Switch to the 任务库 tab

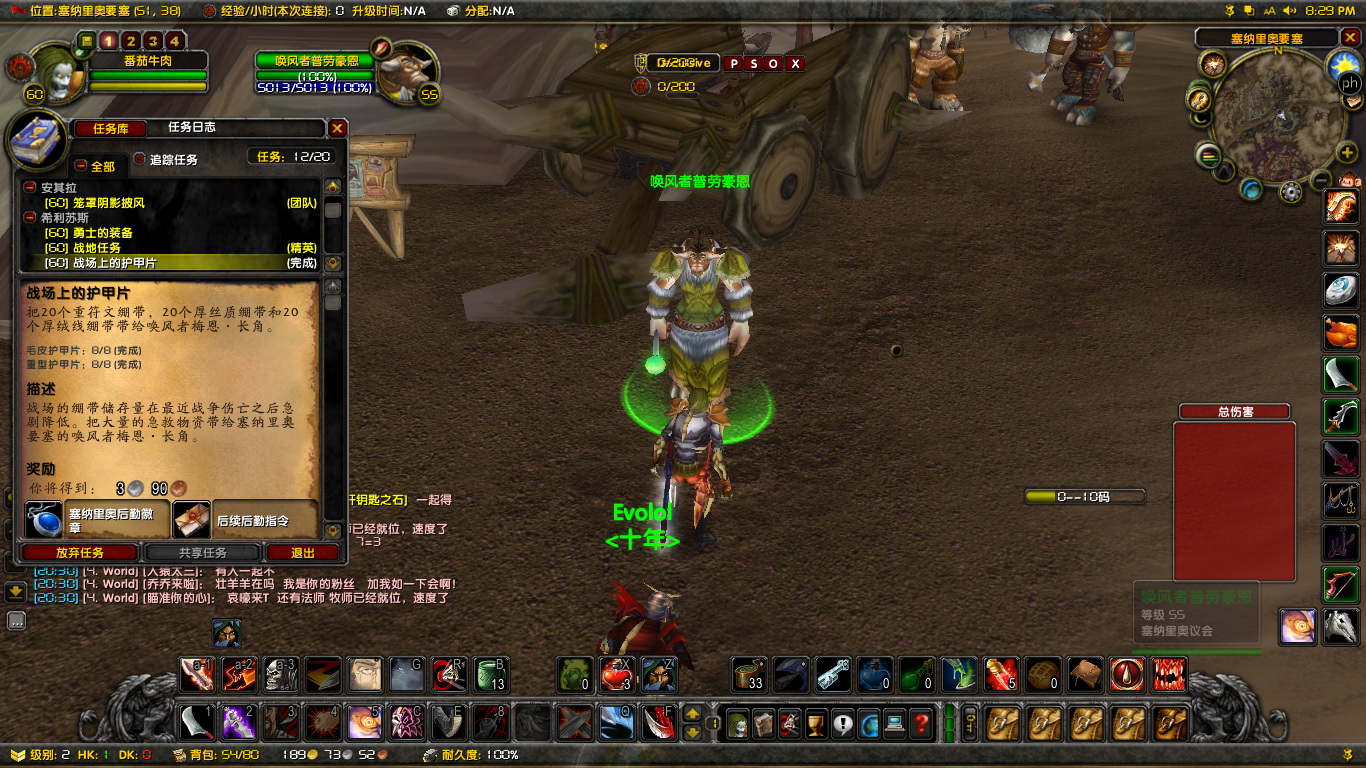coord(109,128)
